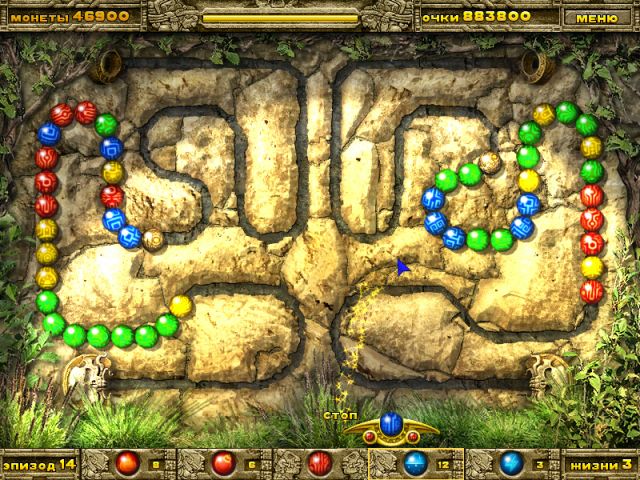The width and height of the screenshot is (640, 480).
Task: Select the blue ball power-up with count 12
Action: pyautogui.click(x=415, y=463)
